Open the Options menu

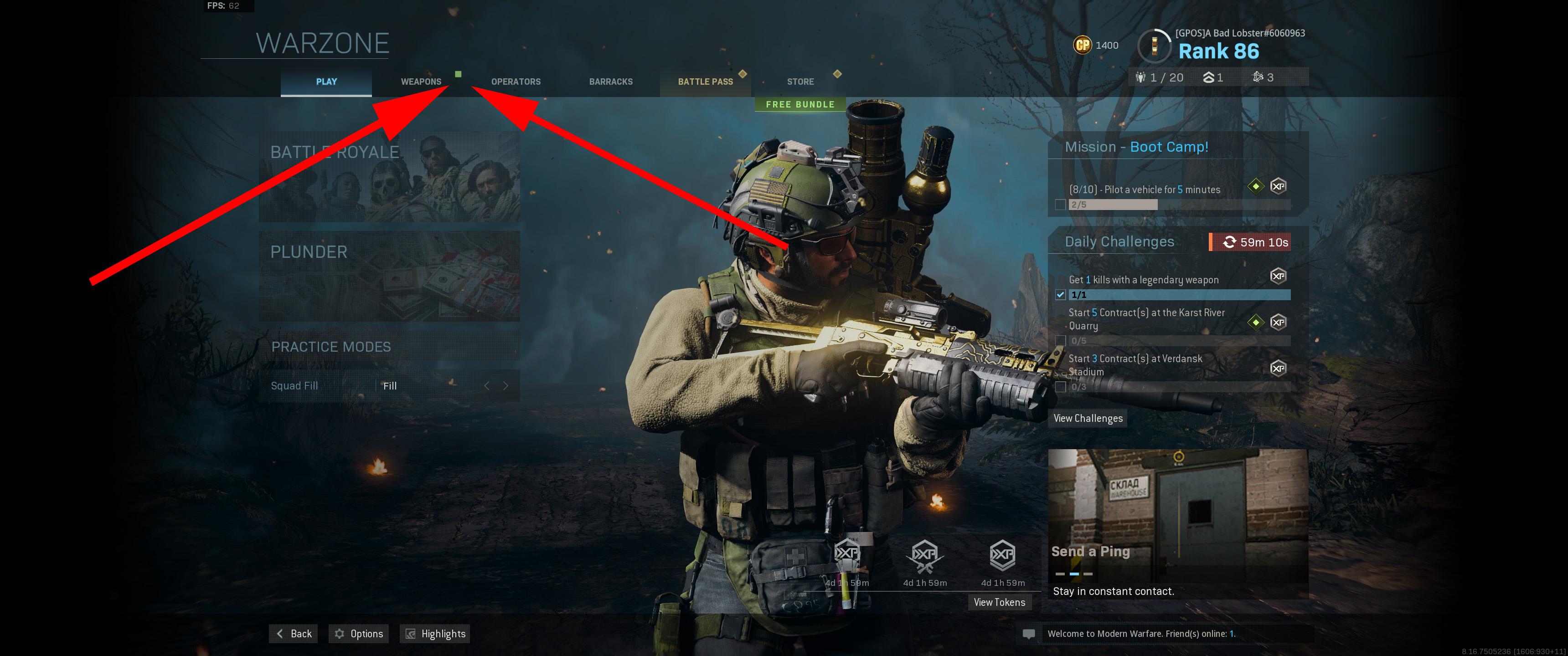point(359,634)
